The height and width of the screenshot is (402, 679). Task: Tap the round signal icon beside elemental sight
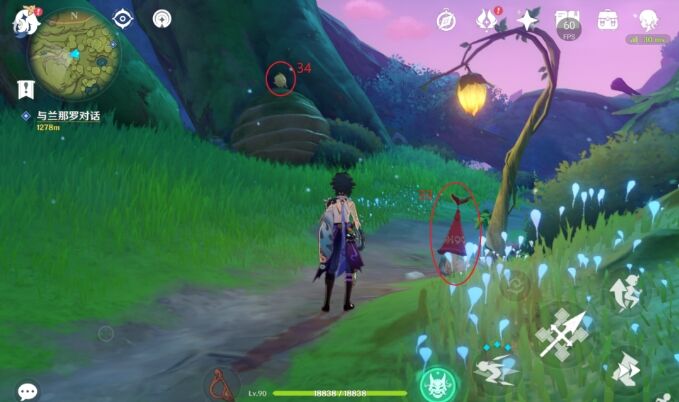tap(161, 18)
